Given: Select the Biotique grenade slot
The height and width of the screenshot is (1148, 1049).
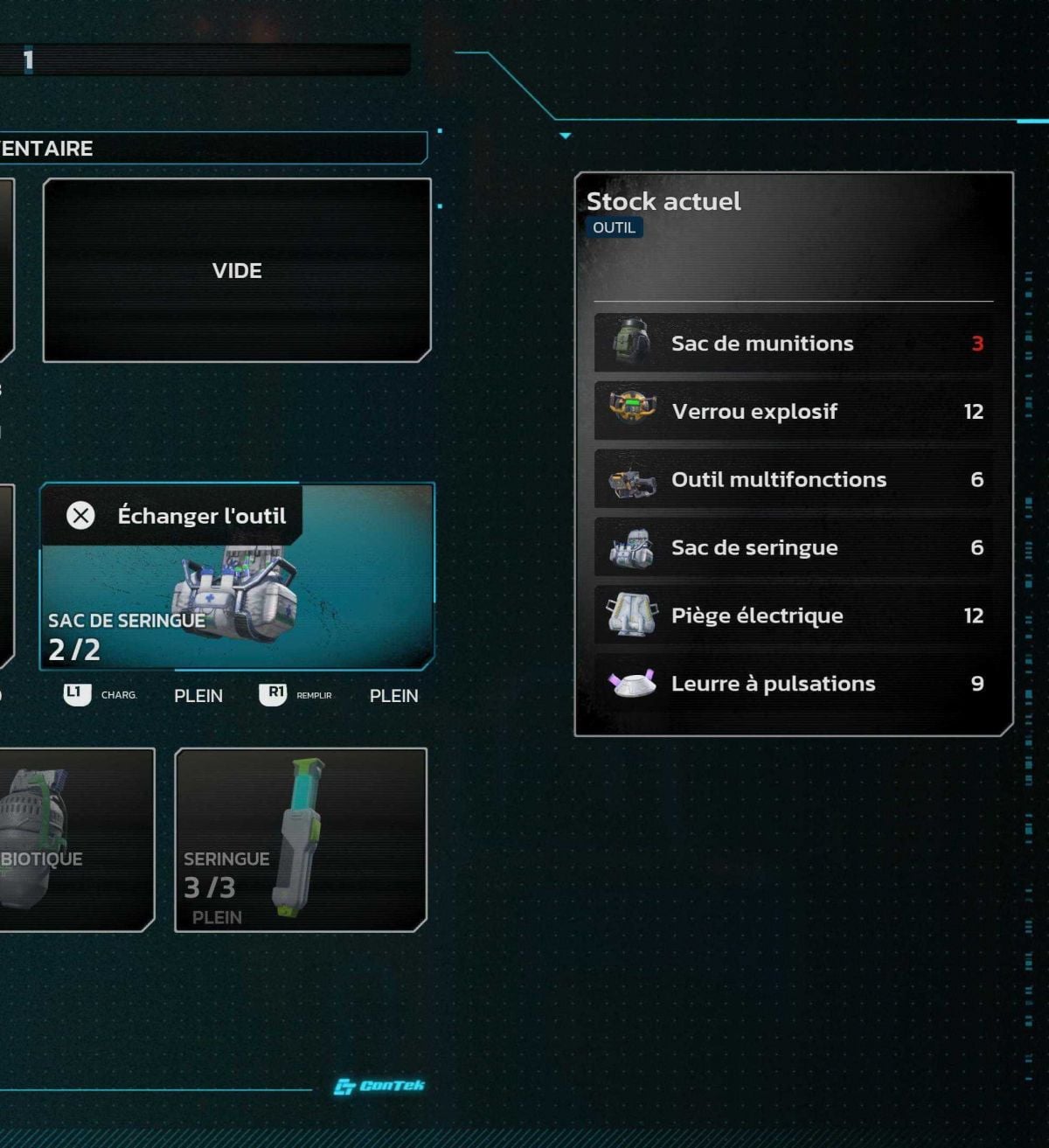Looking at the screenshot, I should (74, 839).
